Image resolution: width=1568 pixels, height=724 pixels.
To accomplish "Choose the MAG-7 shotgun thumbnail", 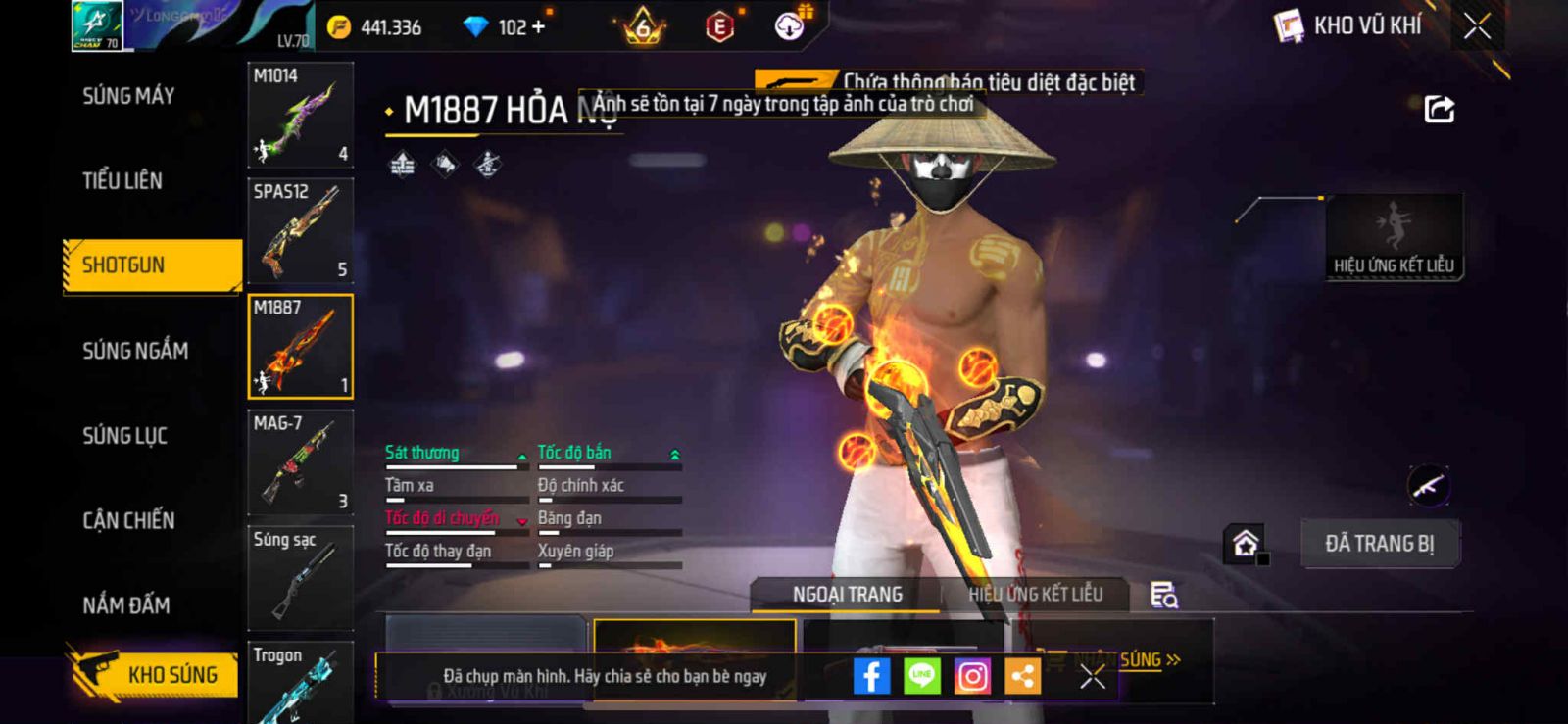I will 300,462.
